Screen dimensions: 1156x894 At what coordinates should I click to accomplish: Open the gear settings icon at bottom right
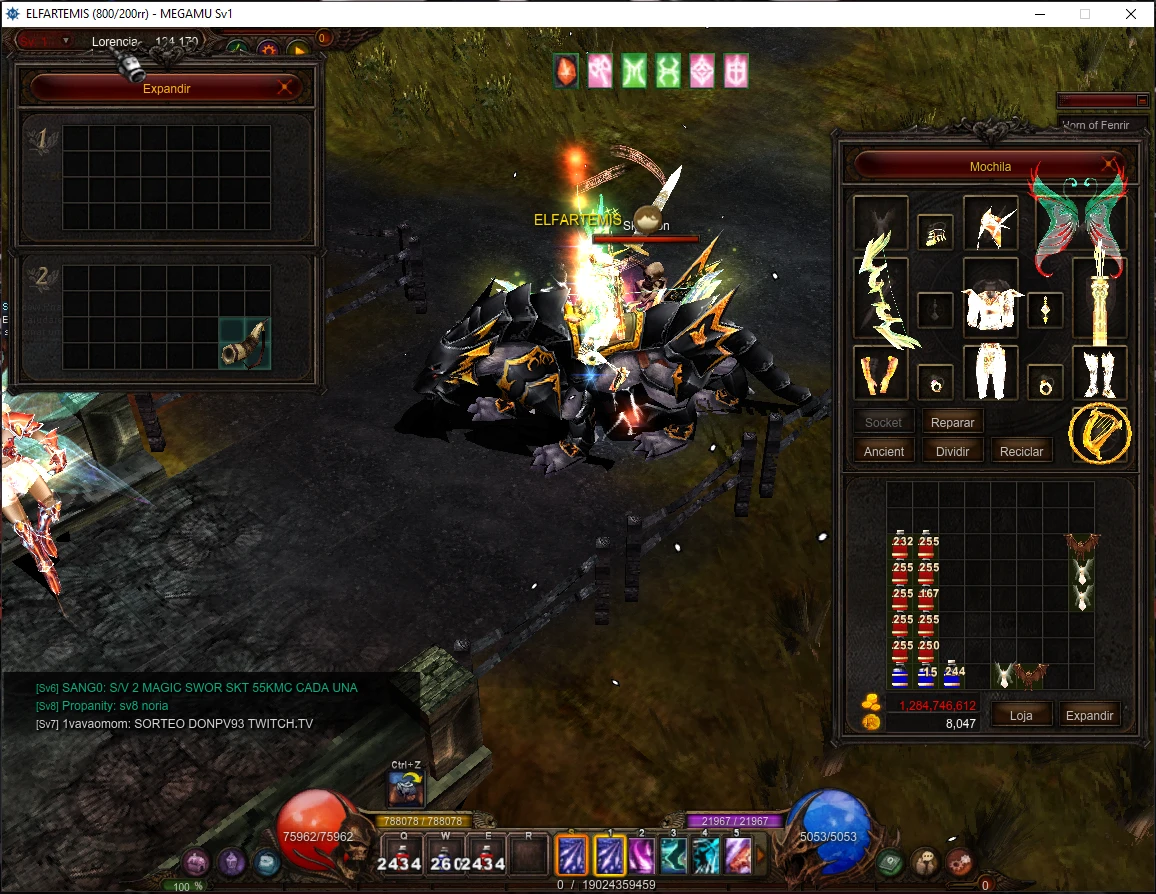pyautogui.click(x=961, y=860)
